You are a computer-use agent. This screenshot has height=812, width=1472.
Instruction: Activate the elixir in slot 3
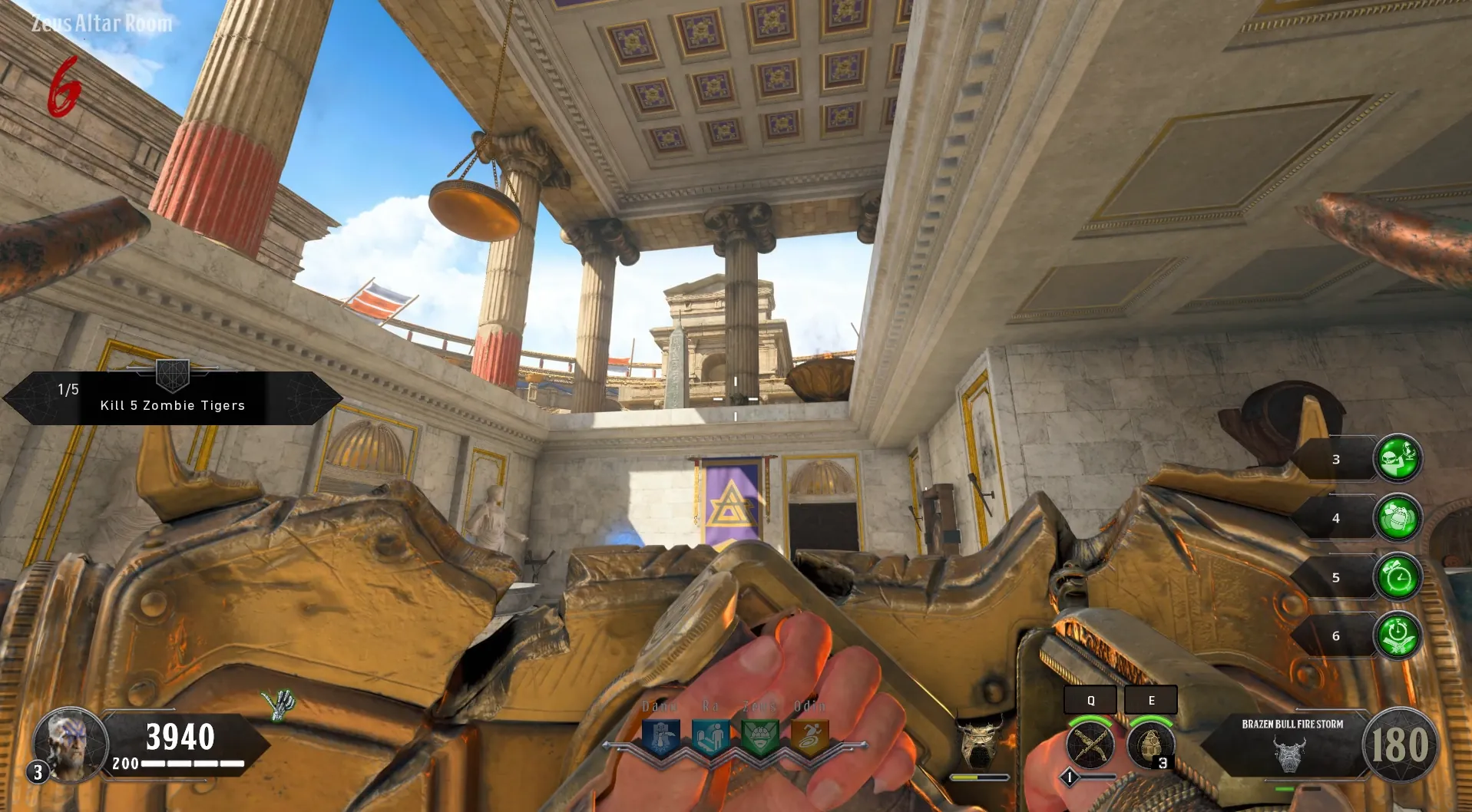click(x=1398, y=459)
